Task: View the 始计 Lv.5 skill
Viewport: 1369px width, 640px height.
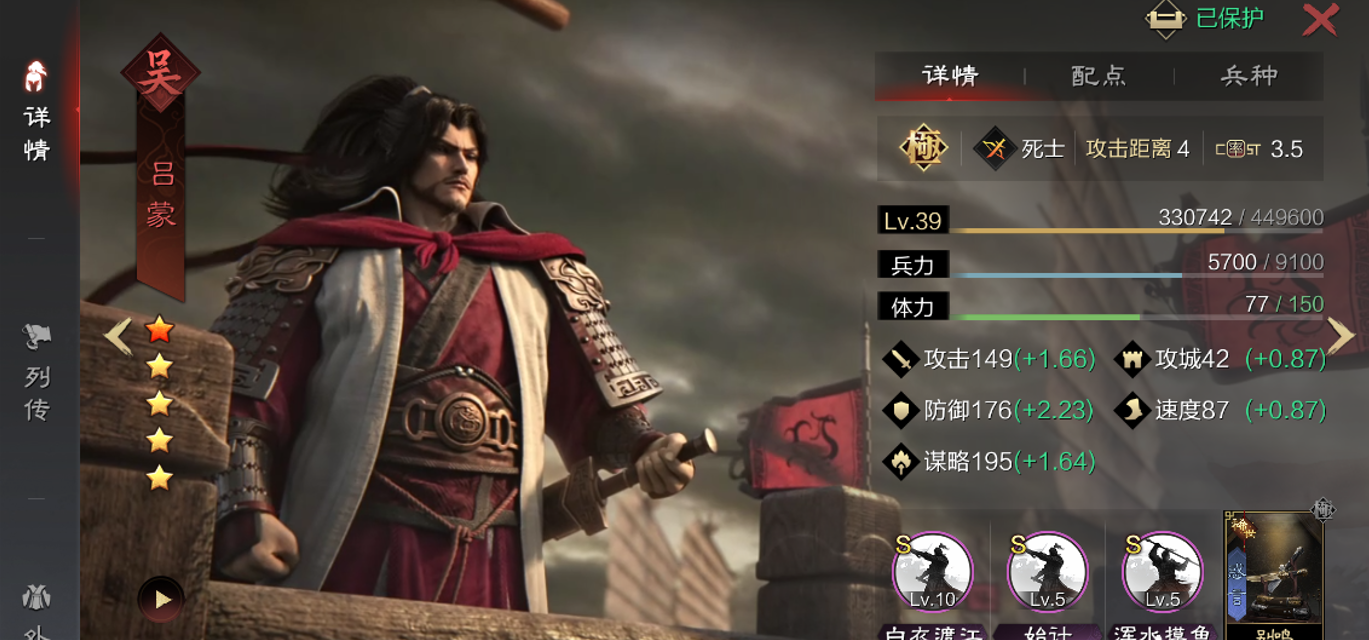Action: [x=1047, y=573]
